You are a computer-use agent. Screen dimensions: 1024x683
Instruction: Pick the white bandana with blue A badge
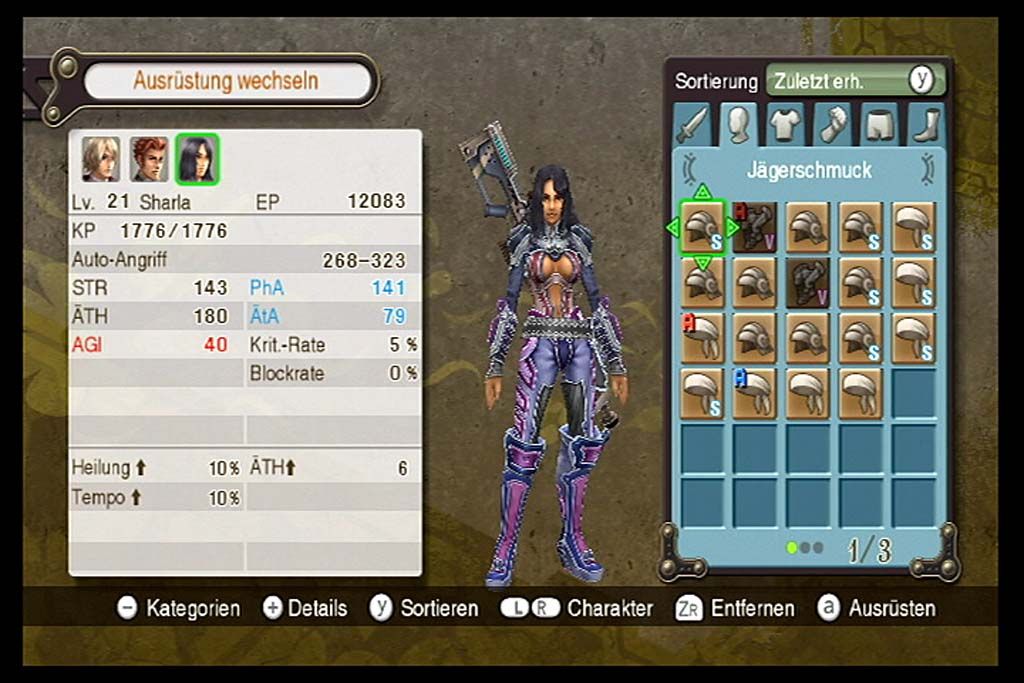point(755,393)
